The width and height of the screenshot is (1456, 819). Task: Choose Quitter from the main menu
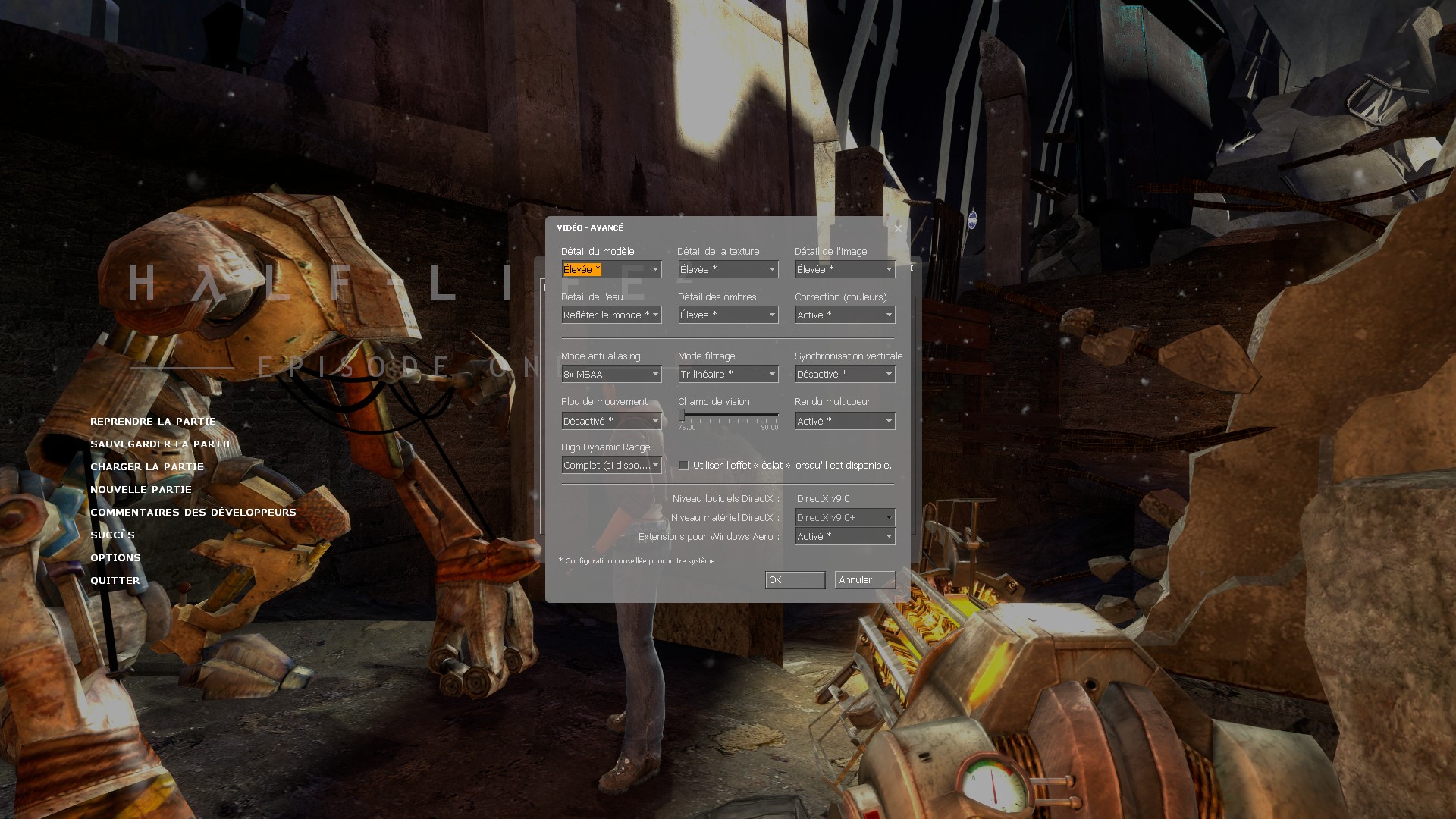pos(115,581)
